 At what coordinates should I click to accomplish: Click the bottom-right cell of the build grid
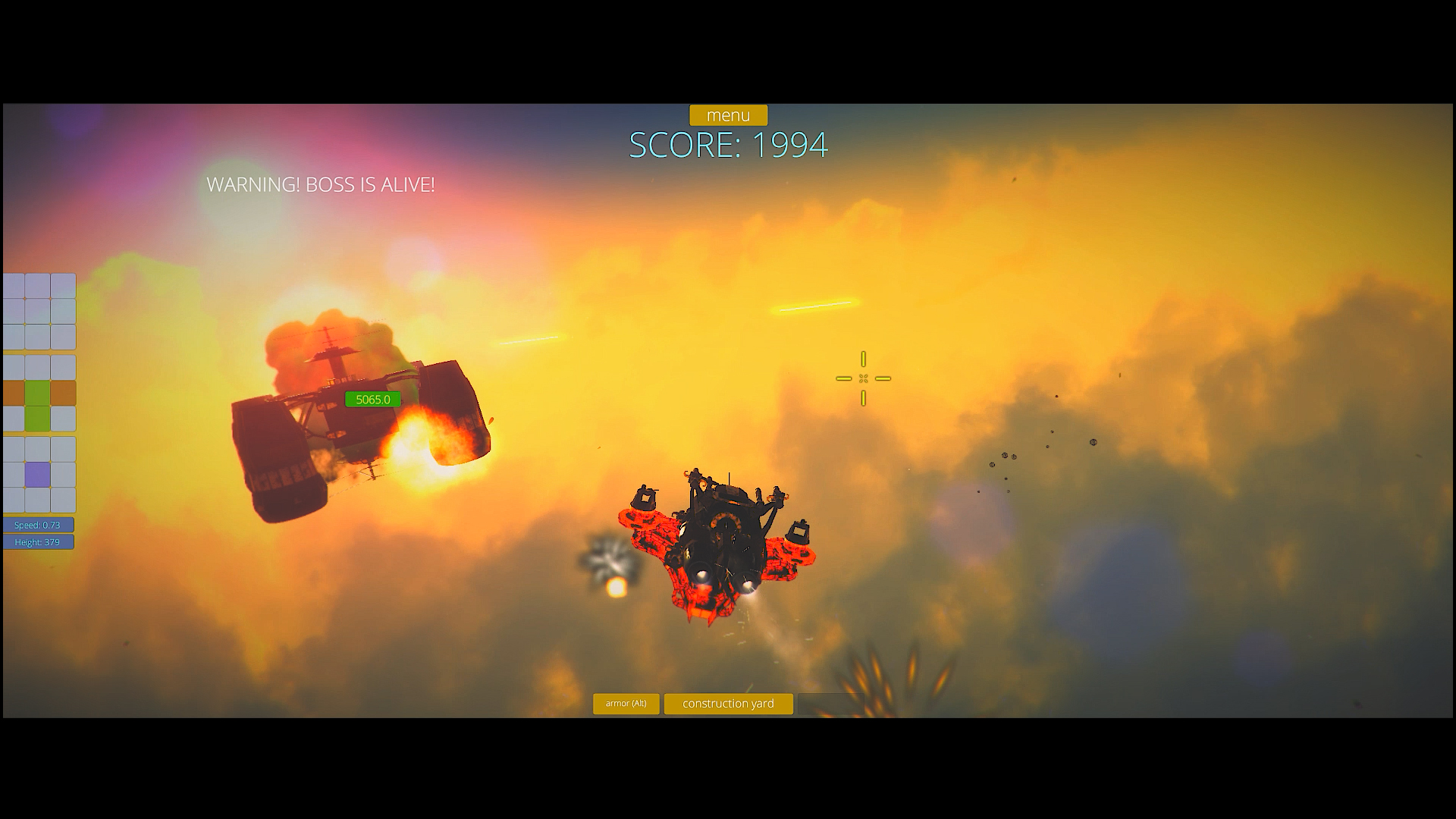[64, 500]
